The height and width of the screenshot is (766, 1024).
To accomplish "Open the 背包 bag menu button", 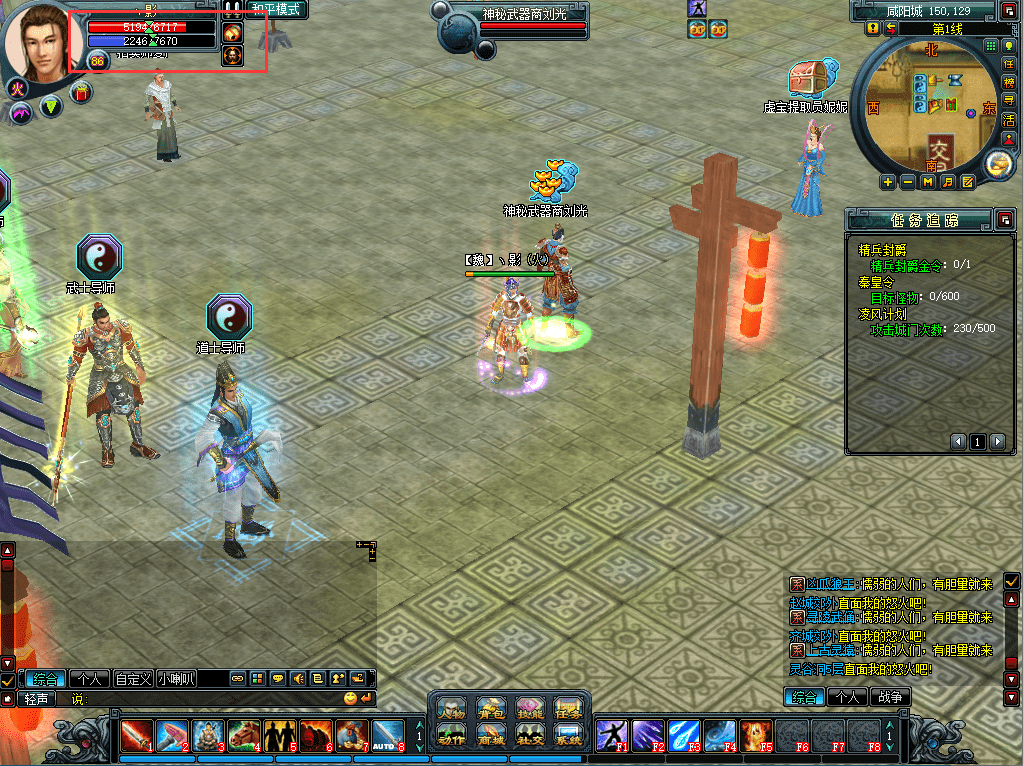I will pyautogui.click(x=491, y=709).
